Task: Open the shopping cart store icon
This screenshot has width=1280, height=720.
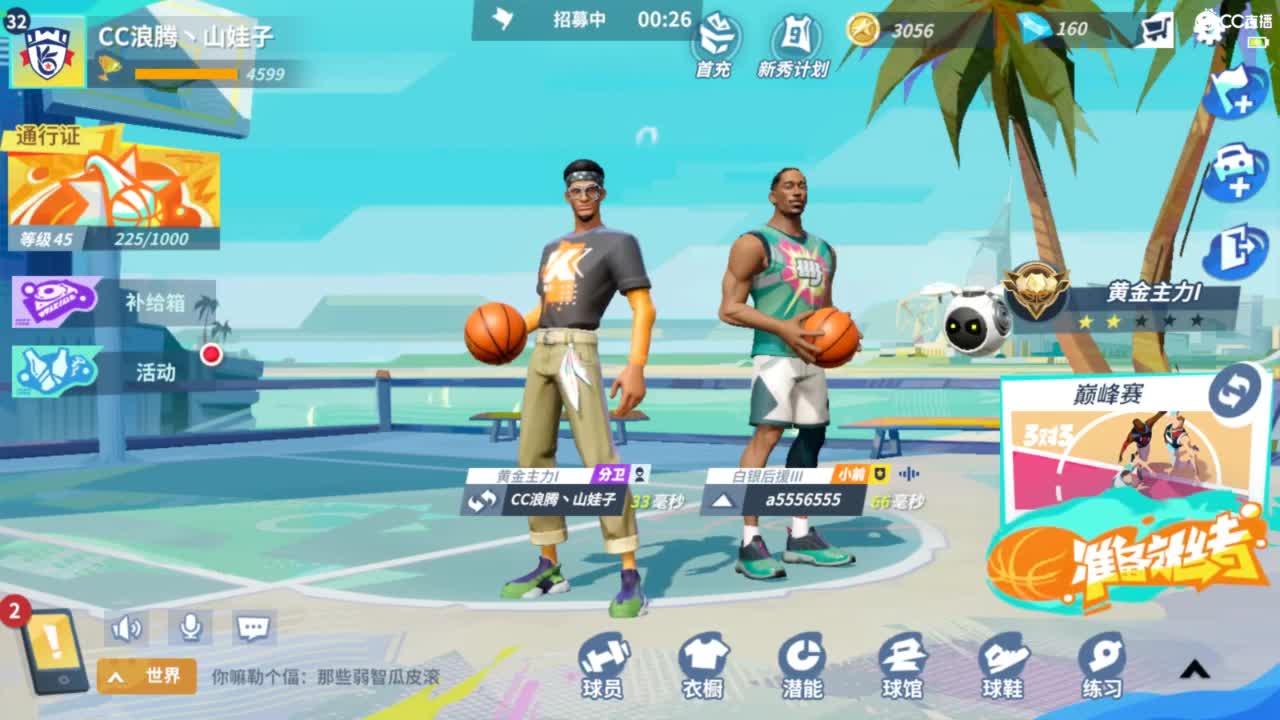Action: point(1157,30)
